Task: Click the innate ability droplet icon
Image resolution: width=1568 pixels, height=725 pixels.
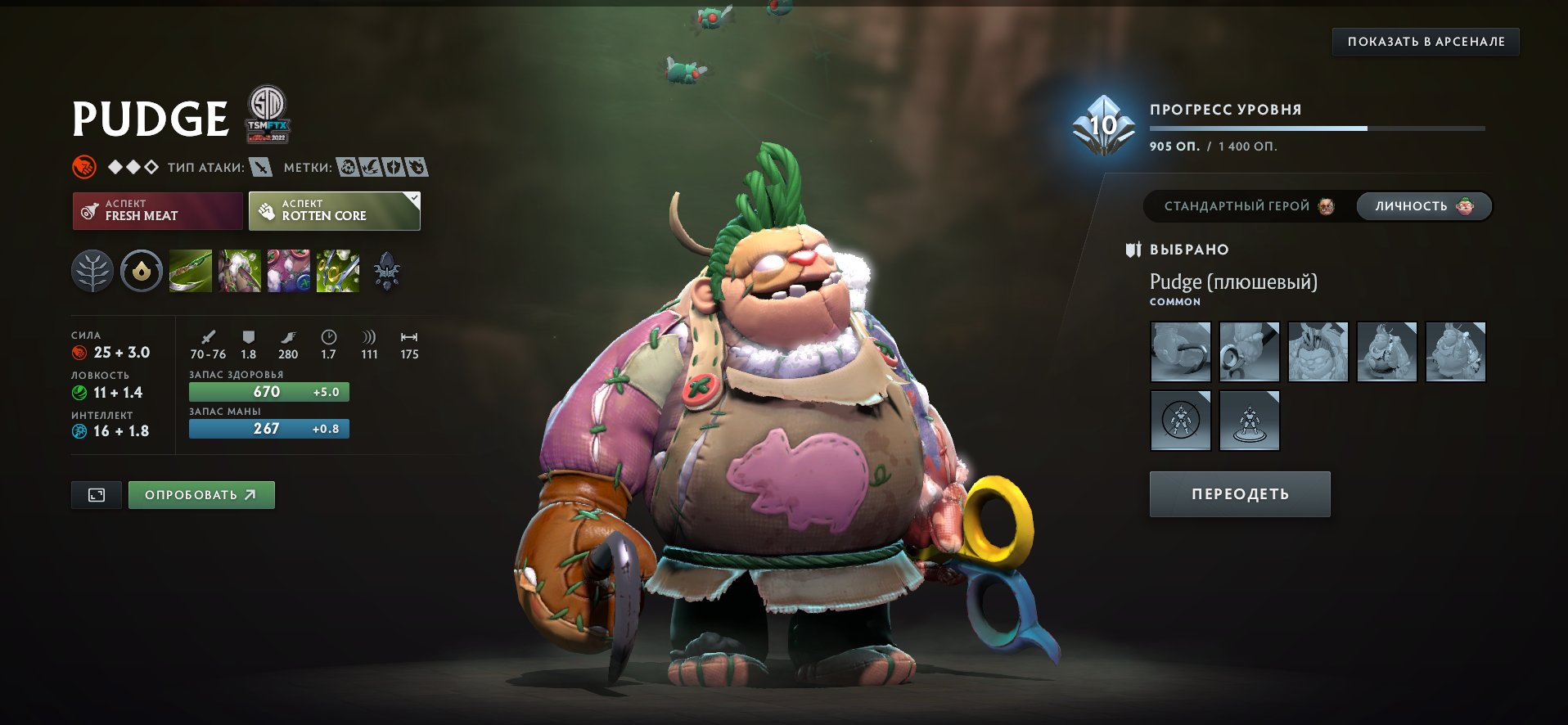Action: 140,270
